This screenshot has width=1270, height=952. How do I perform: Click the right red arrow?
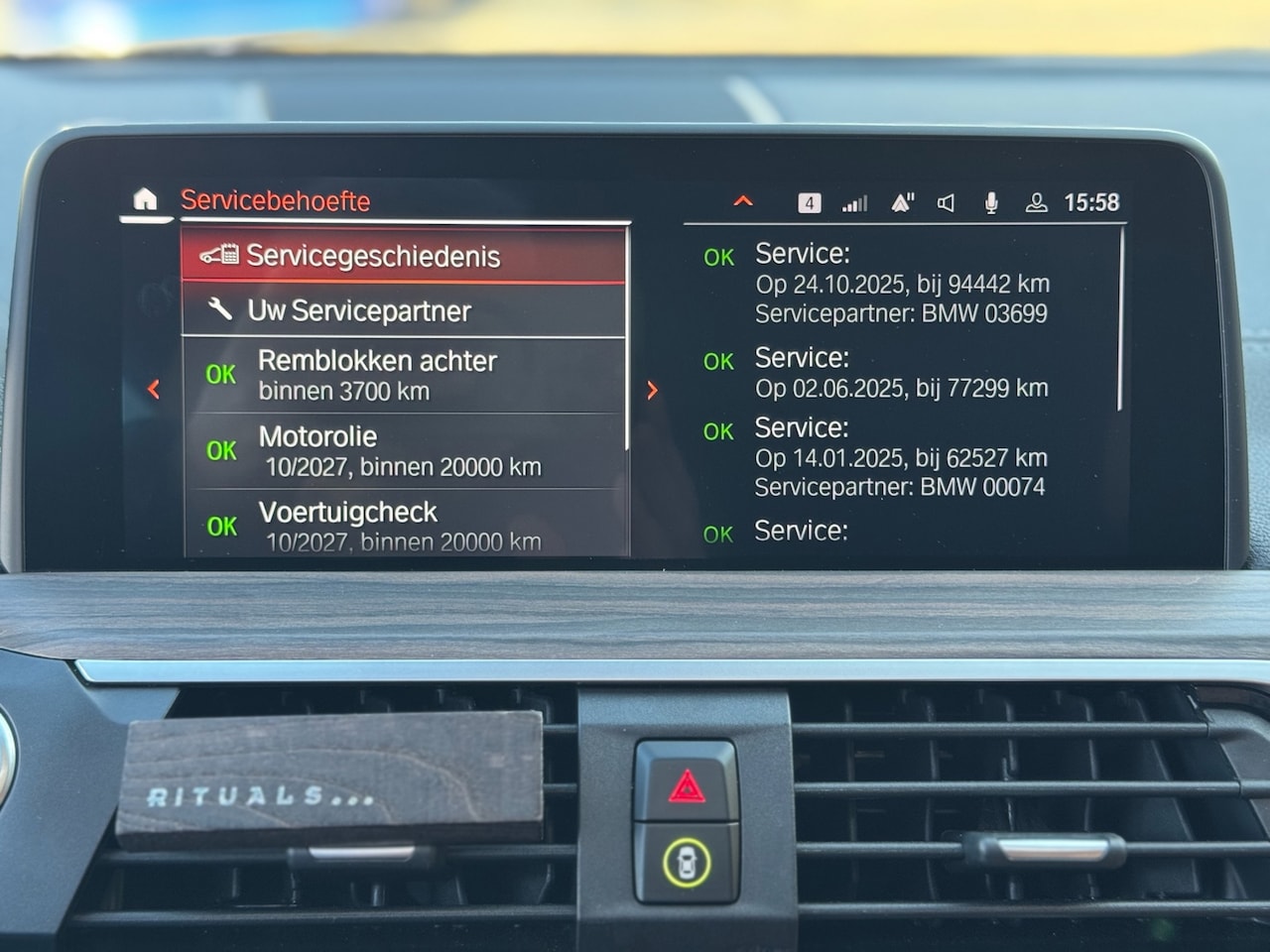[x=652, y=391]
